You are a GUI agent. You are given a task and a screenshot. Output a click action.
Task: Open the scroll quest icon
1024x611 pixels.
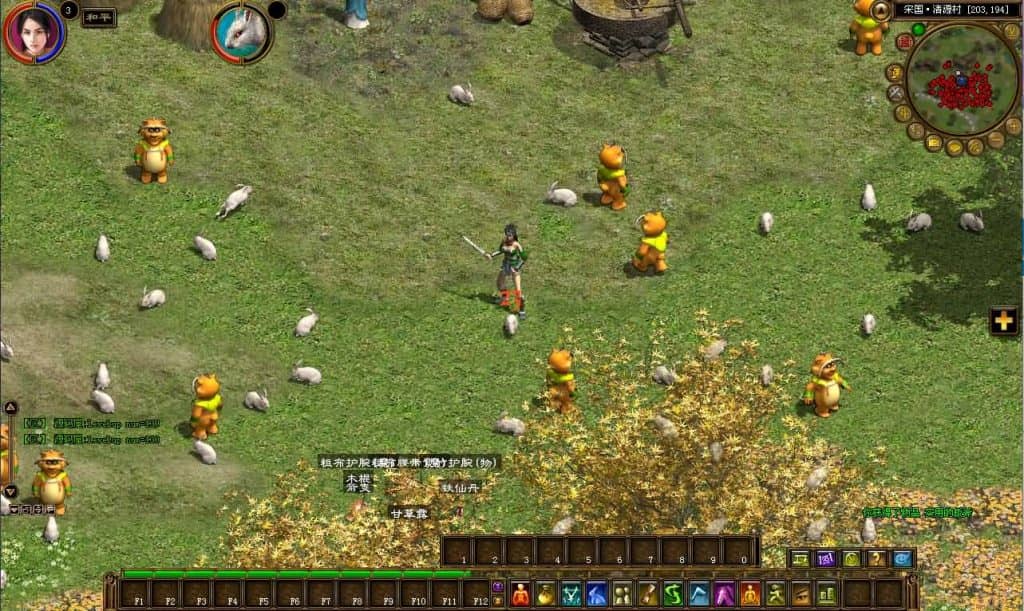click(x=648, y=594)
